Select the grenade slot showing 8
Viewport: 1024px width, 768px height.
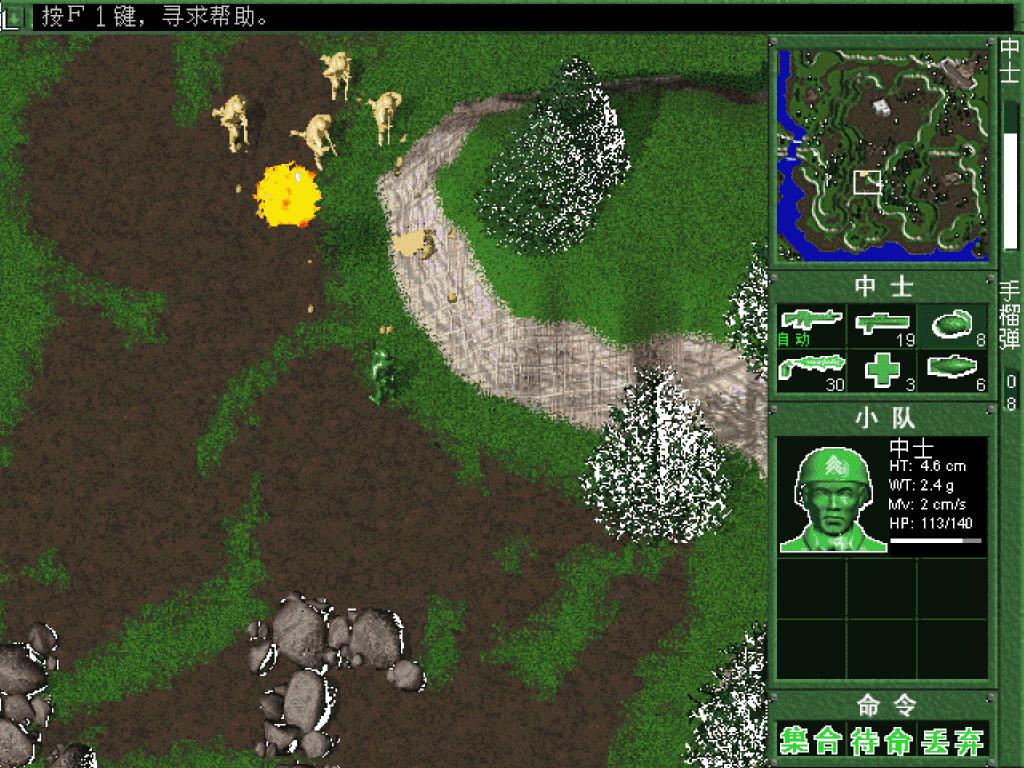(x=953, y=325)
